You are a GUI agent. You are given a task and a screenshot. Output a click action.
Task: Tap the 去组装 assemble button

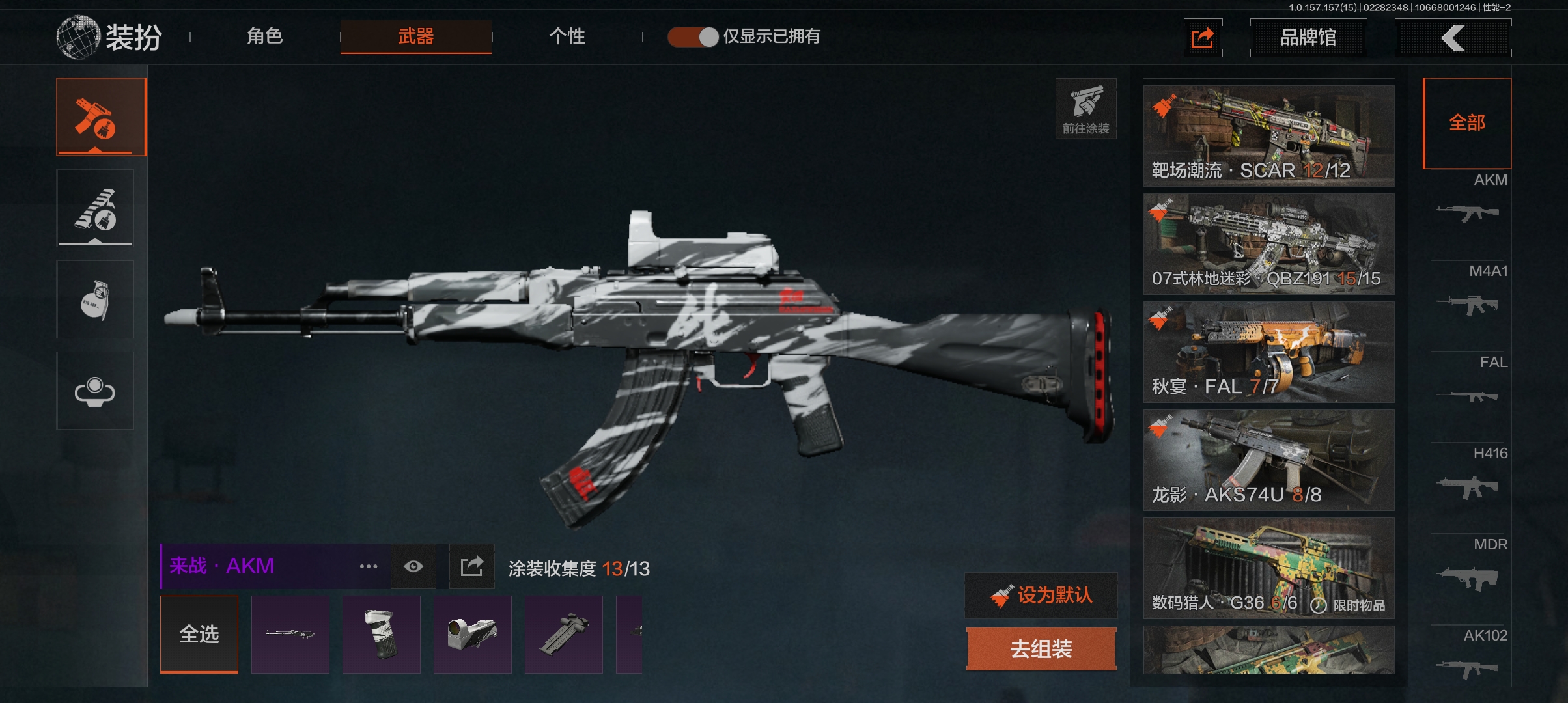coord(1041,648)
